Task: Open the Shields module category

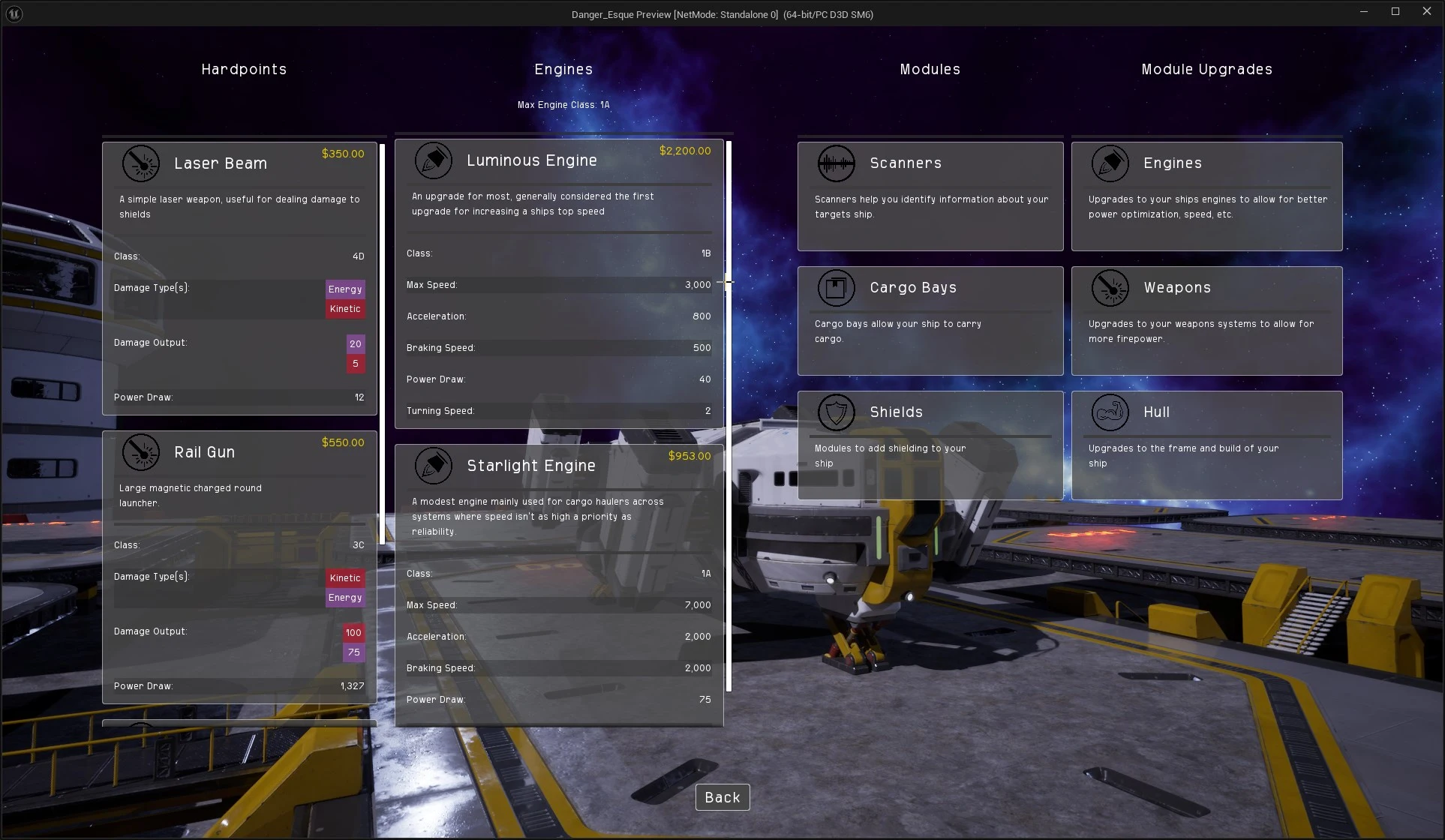Action: click(930, 445)
